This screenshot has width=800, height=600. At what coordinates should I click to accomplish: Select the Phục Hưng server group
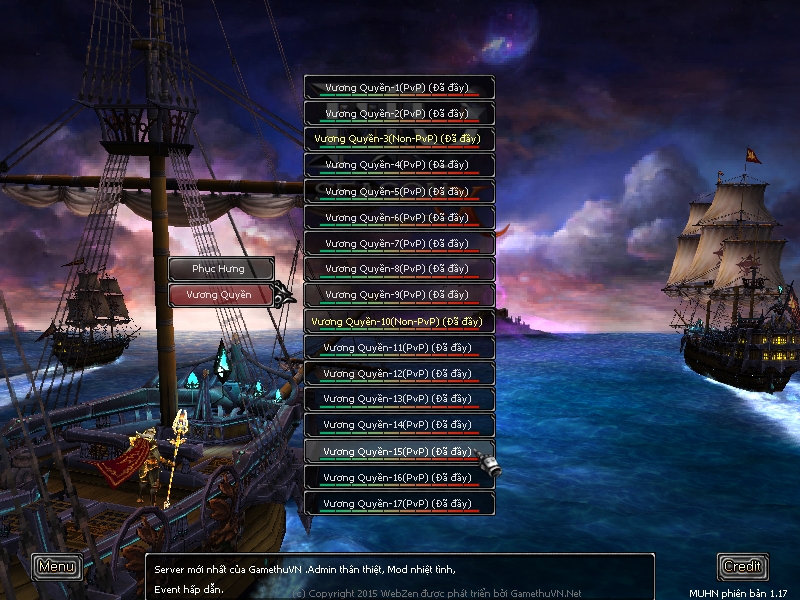tap(220, 269)
